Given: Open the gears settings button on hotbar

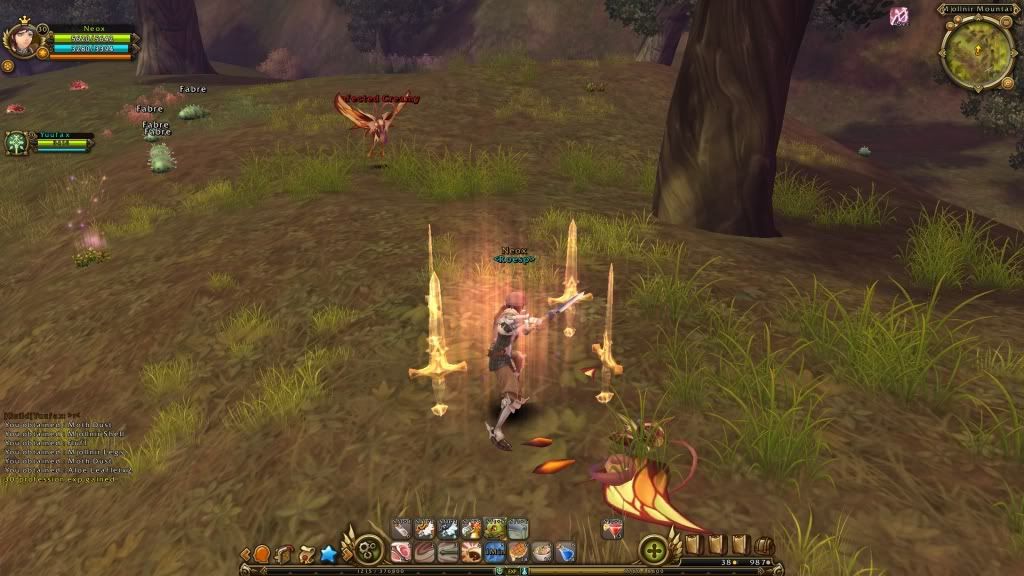Looking at the screenshot, I should 367,552.
